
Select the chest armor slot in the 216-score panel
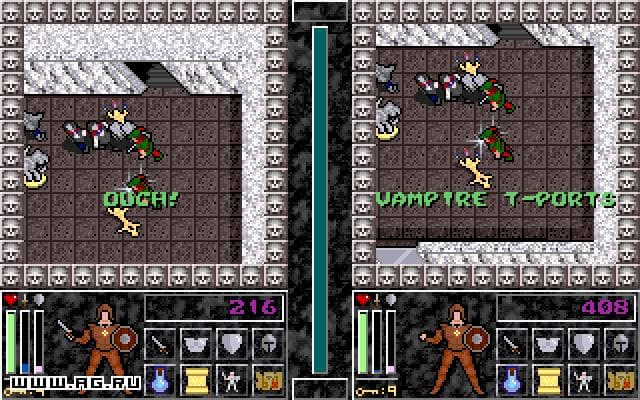coord(197,344)
